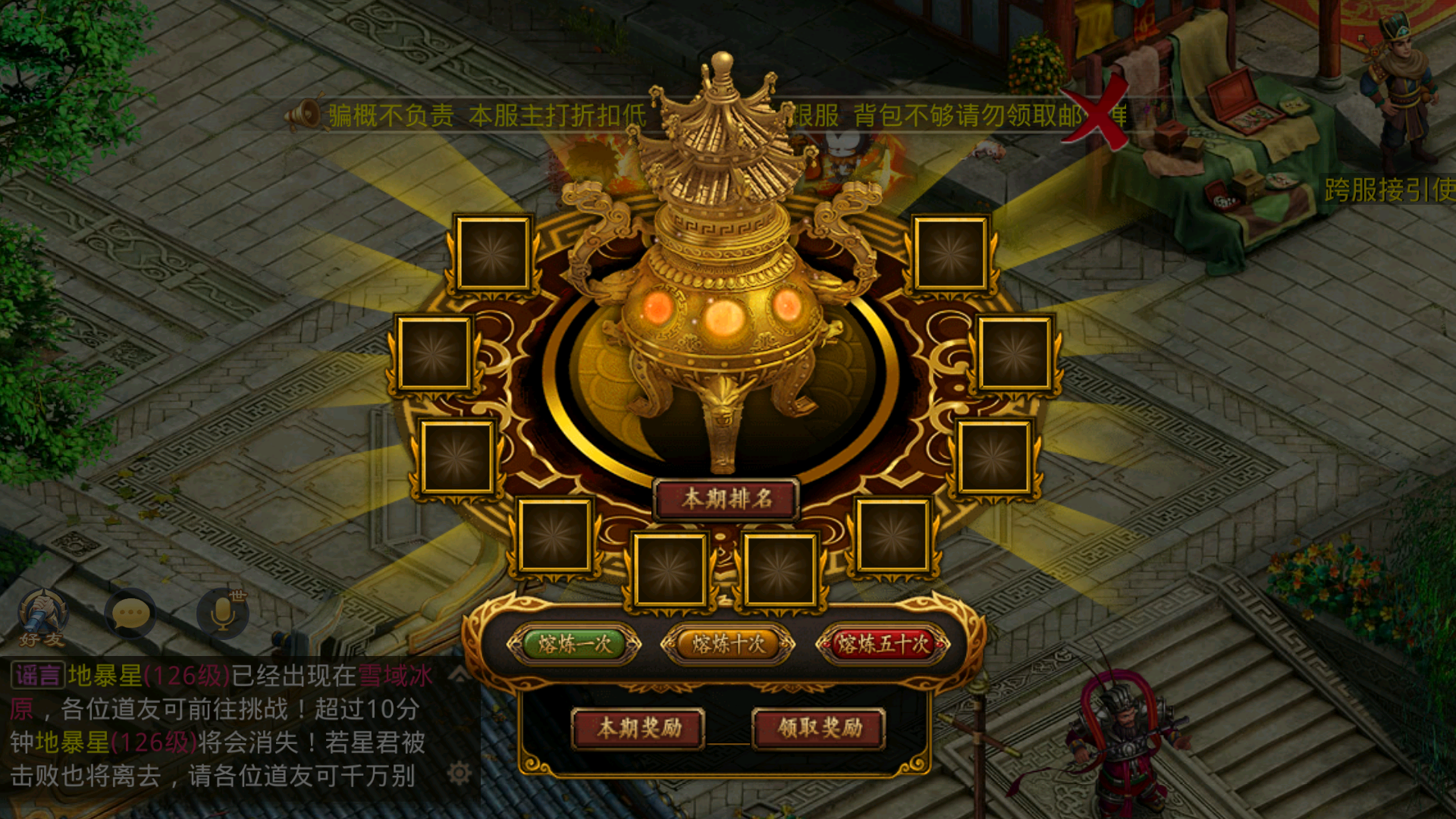This screenshot has width=1456, height=819.
Task: View 本期奖励 current rewards
Action: tap(637, 726)
